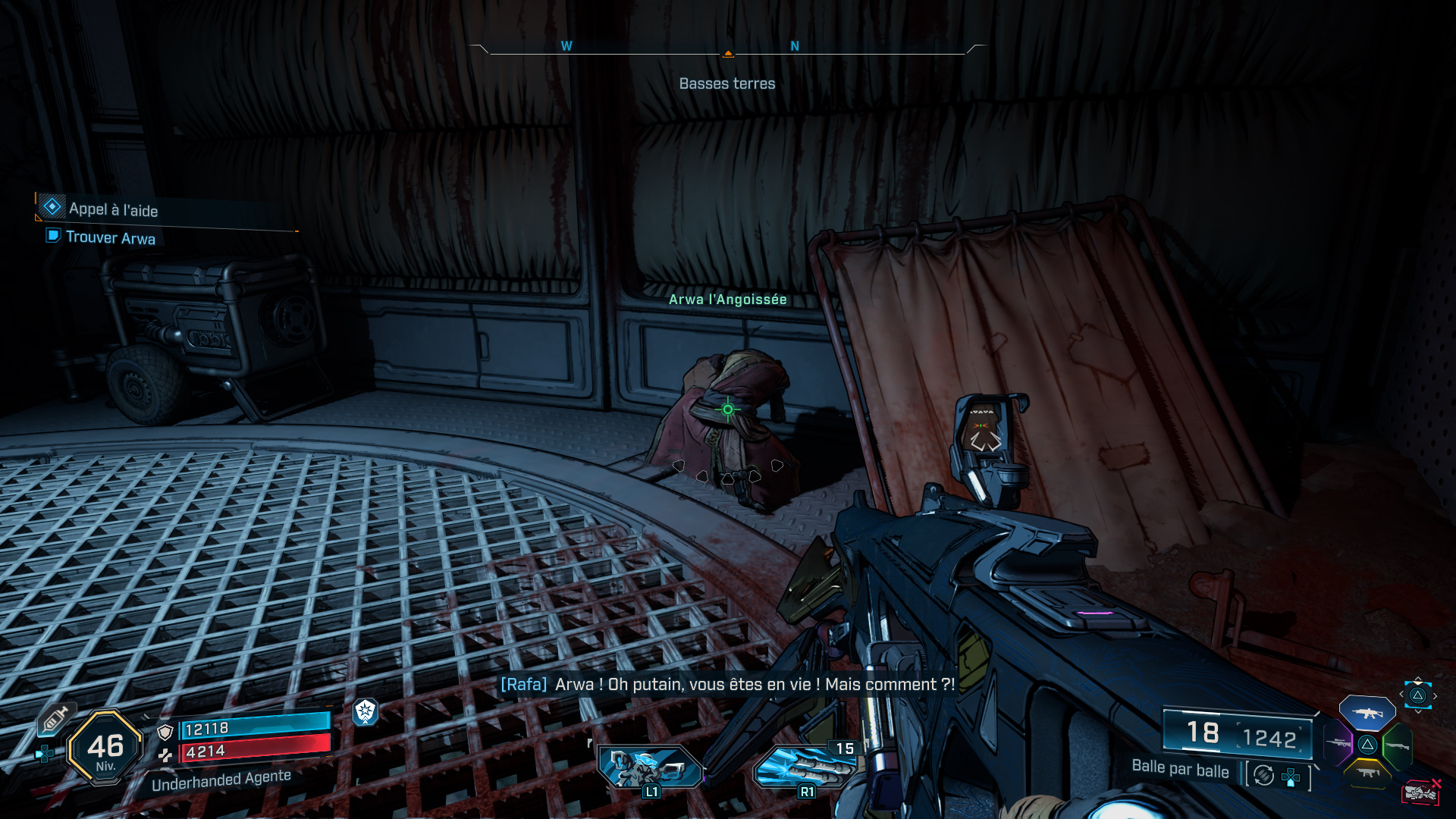This screenshot has height=819, width=1456.
Task: Activate the L1 action skill icon
Action: pos(650,767)
